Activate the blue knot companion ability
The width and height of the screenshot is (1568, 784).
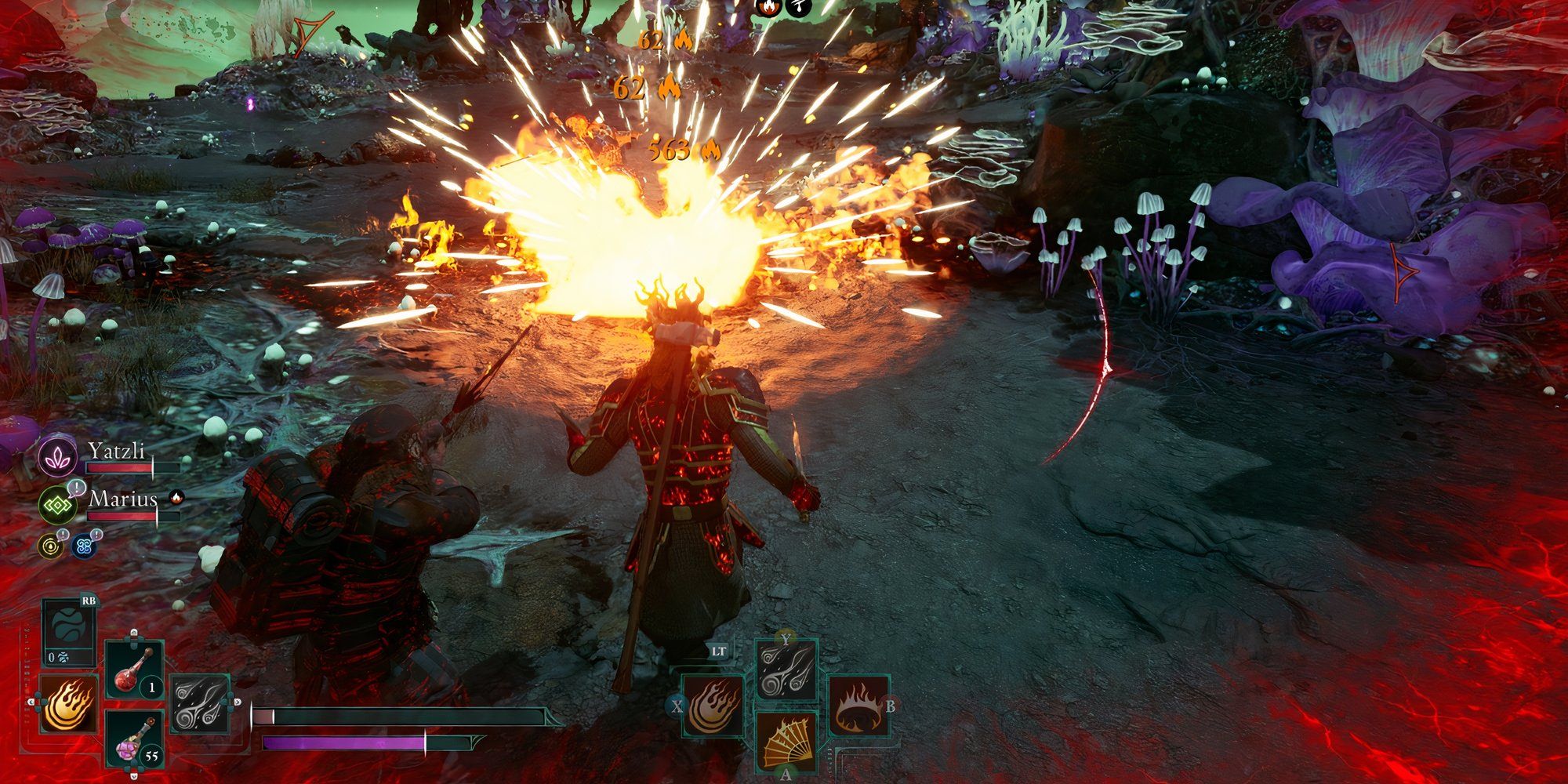[83, 546]
